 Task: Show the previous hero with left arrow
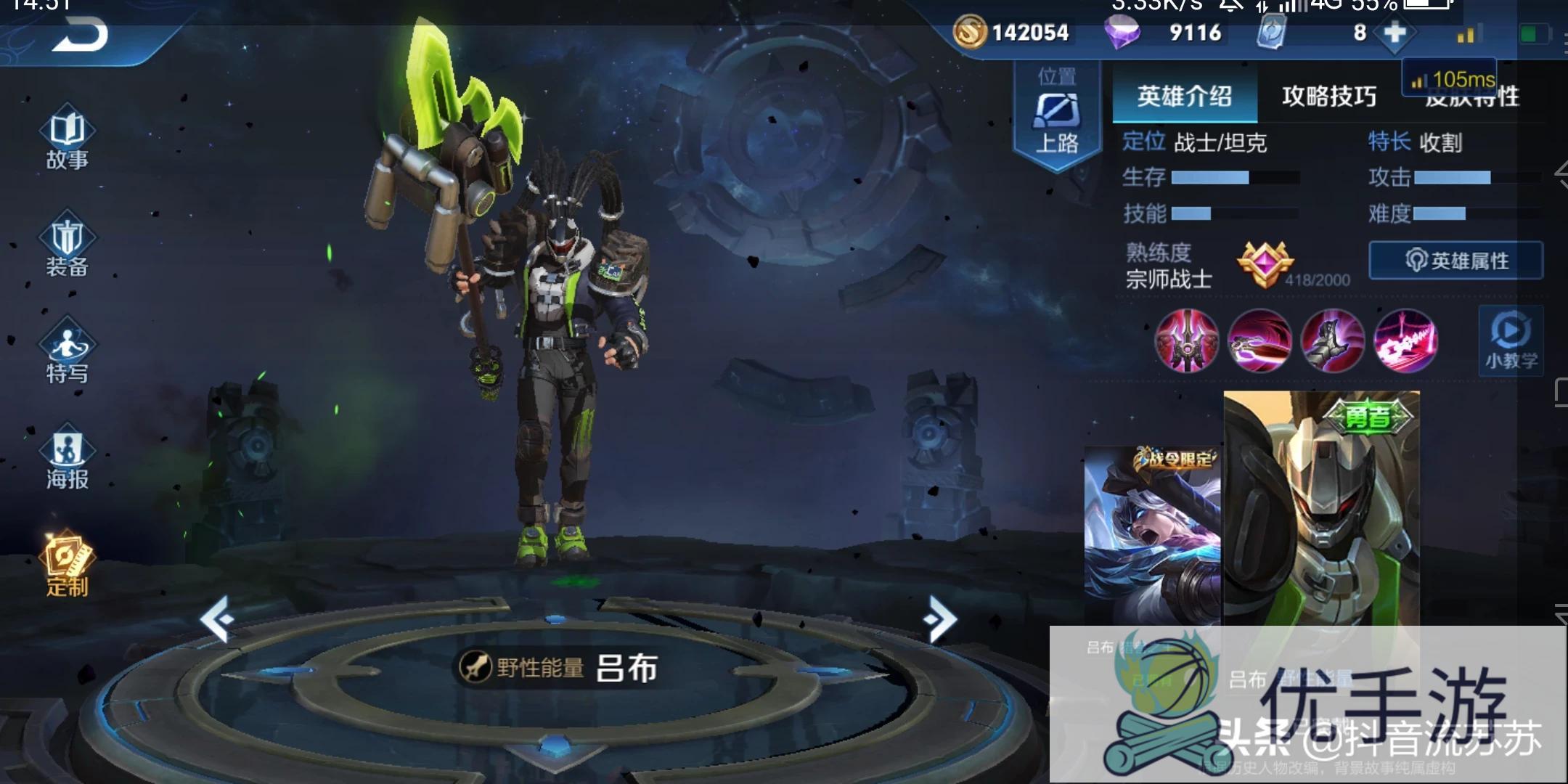click(217, 619)
